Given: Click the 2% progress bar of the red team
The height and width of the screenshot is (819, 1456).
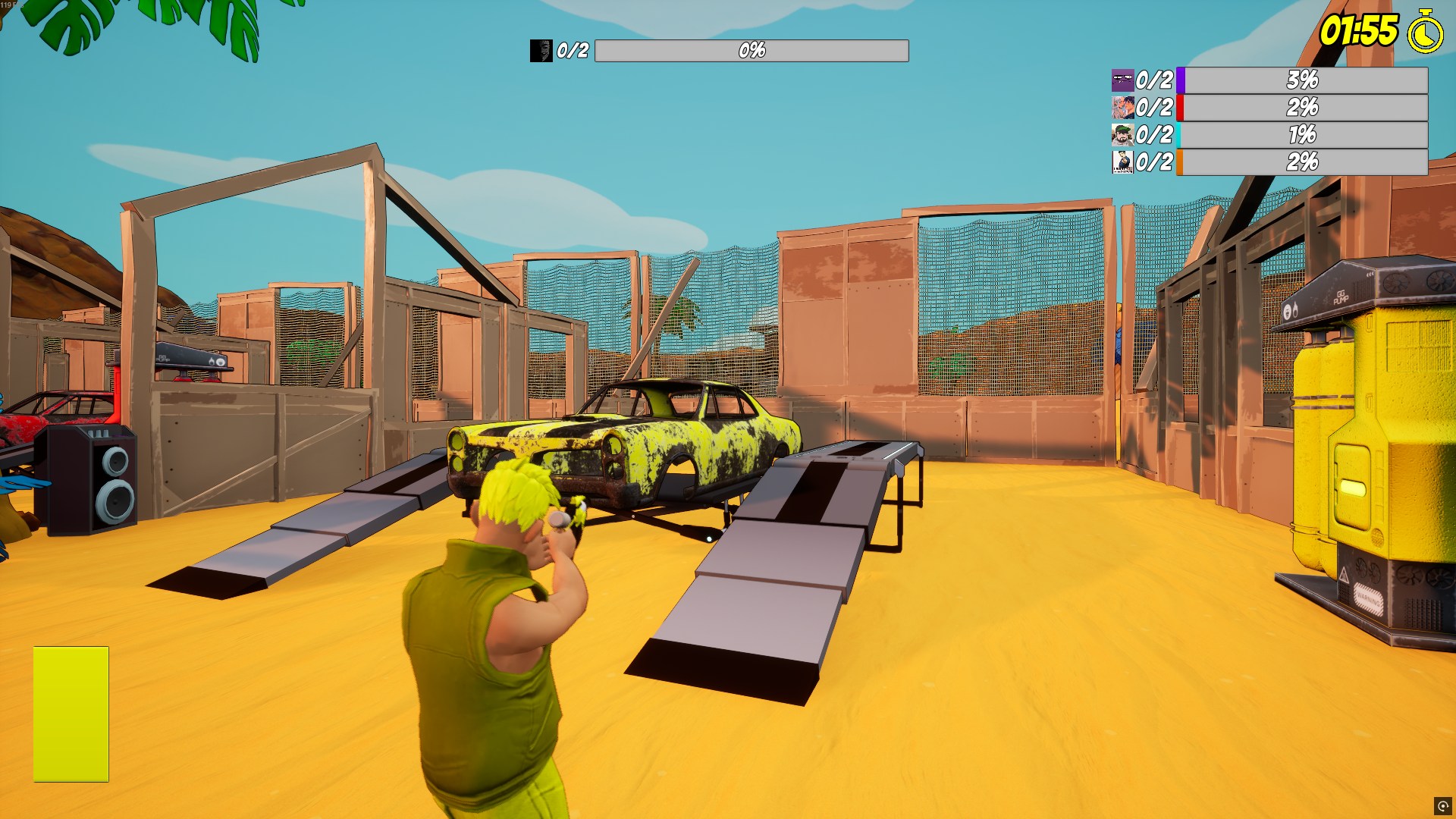Looking at the screenshot, I should (1303, 107).
